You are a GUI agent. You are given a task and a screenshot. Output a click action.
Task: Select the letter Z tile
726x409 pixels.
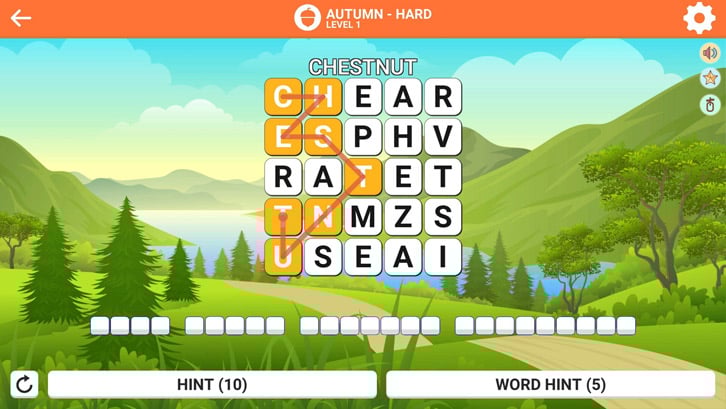click(402, 217)
